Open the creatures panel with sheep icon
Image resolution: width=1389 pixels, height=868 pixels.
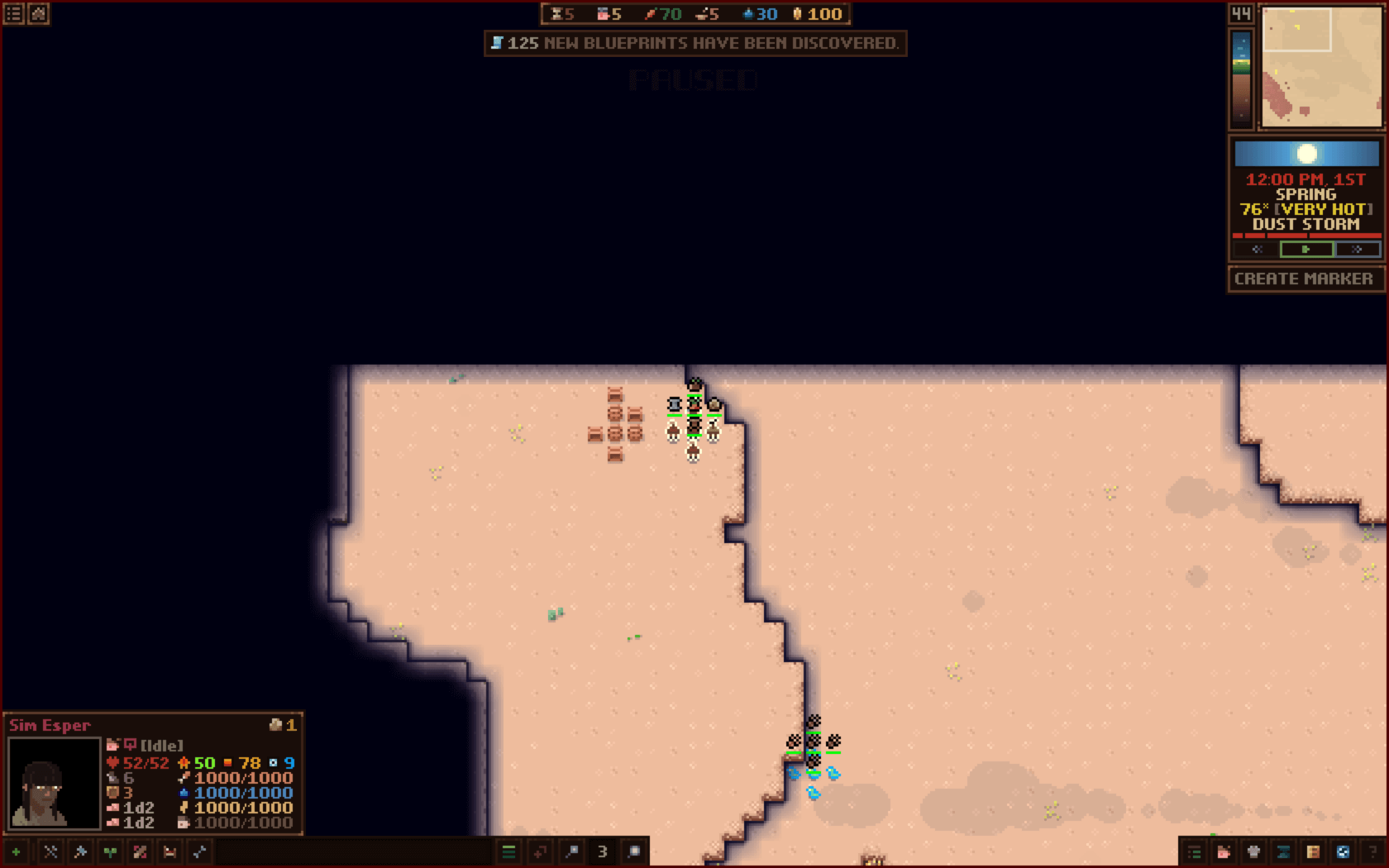[x=1253, y=851]
